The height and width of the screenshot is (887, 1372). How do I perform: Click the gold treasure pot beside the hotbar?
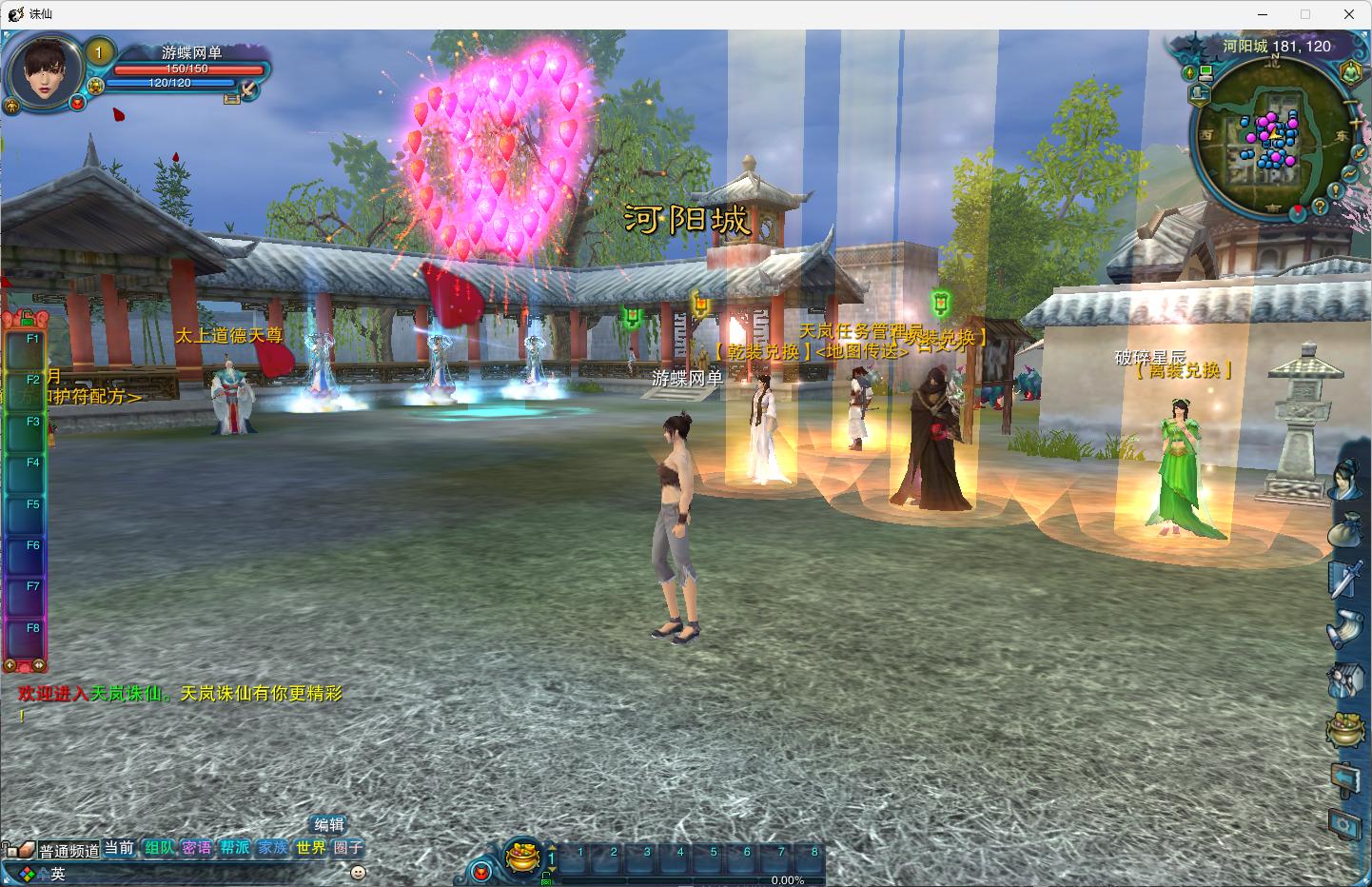[521, 856]
